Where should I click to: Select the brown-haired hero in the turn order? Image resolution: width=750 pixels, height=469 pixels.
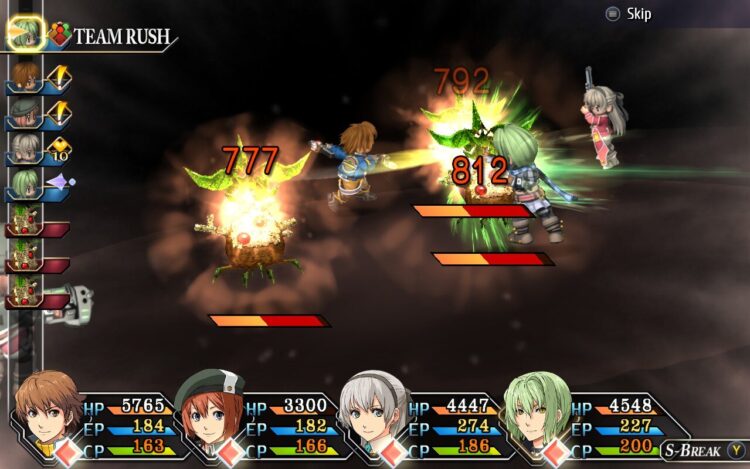[25, 76]
